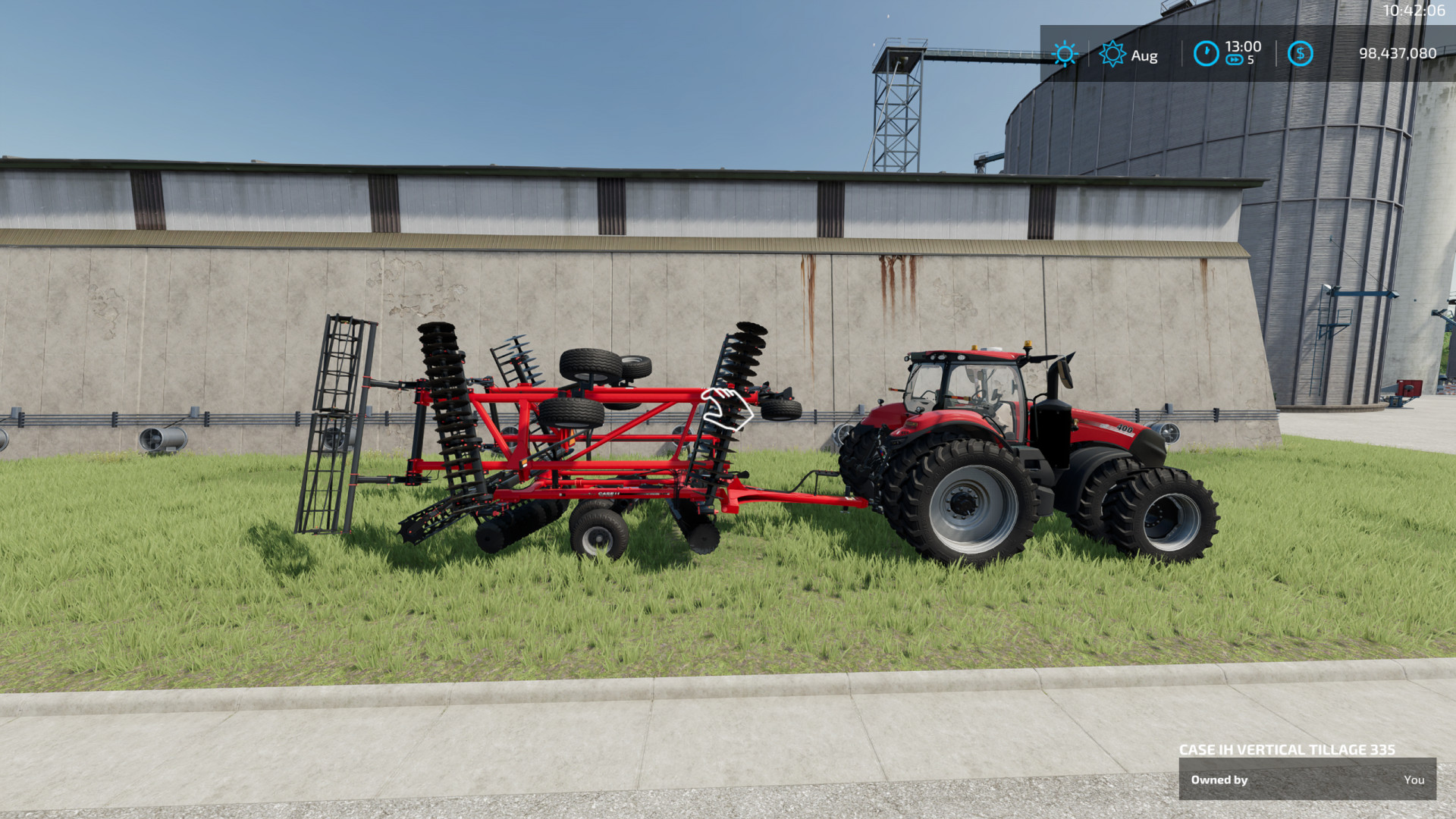
Task: Open finances via the dollar coin icon
Action: [1301, 53]
